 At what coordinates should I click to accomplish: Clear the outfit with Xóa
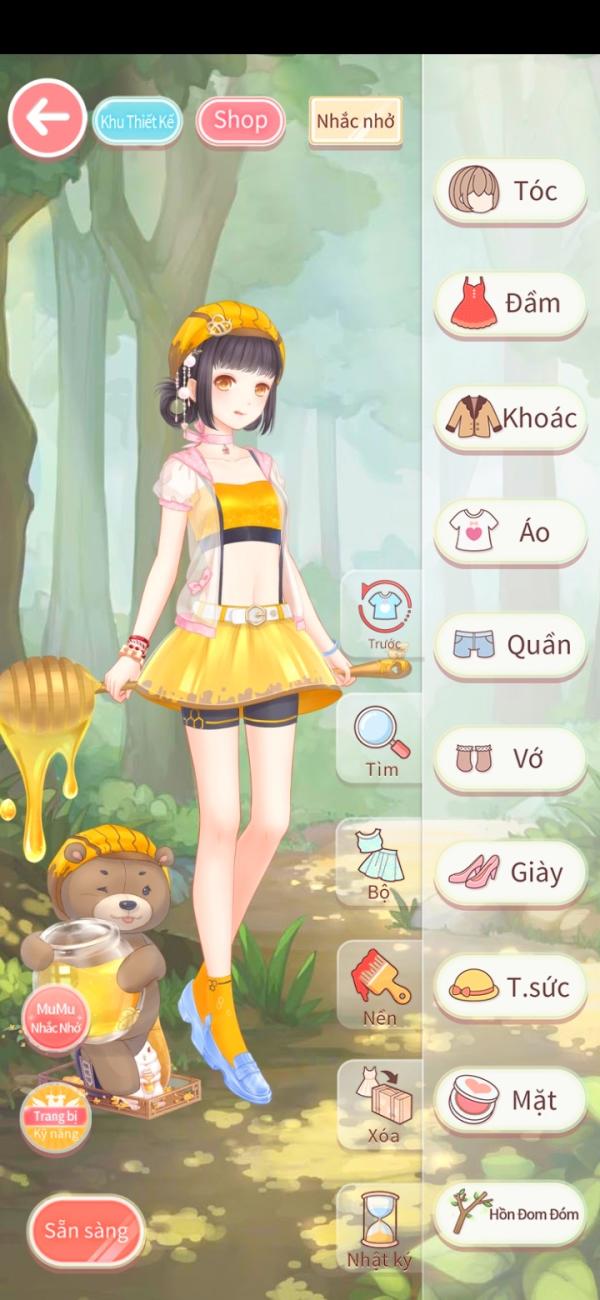(381, 1105)
